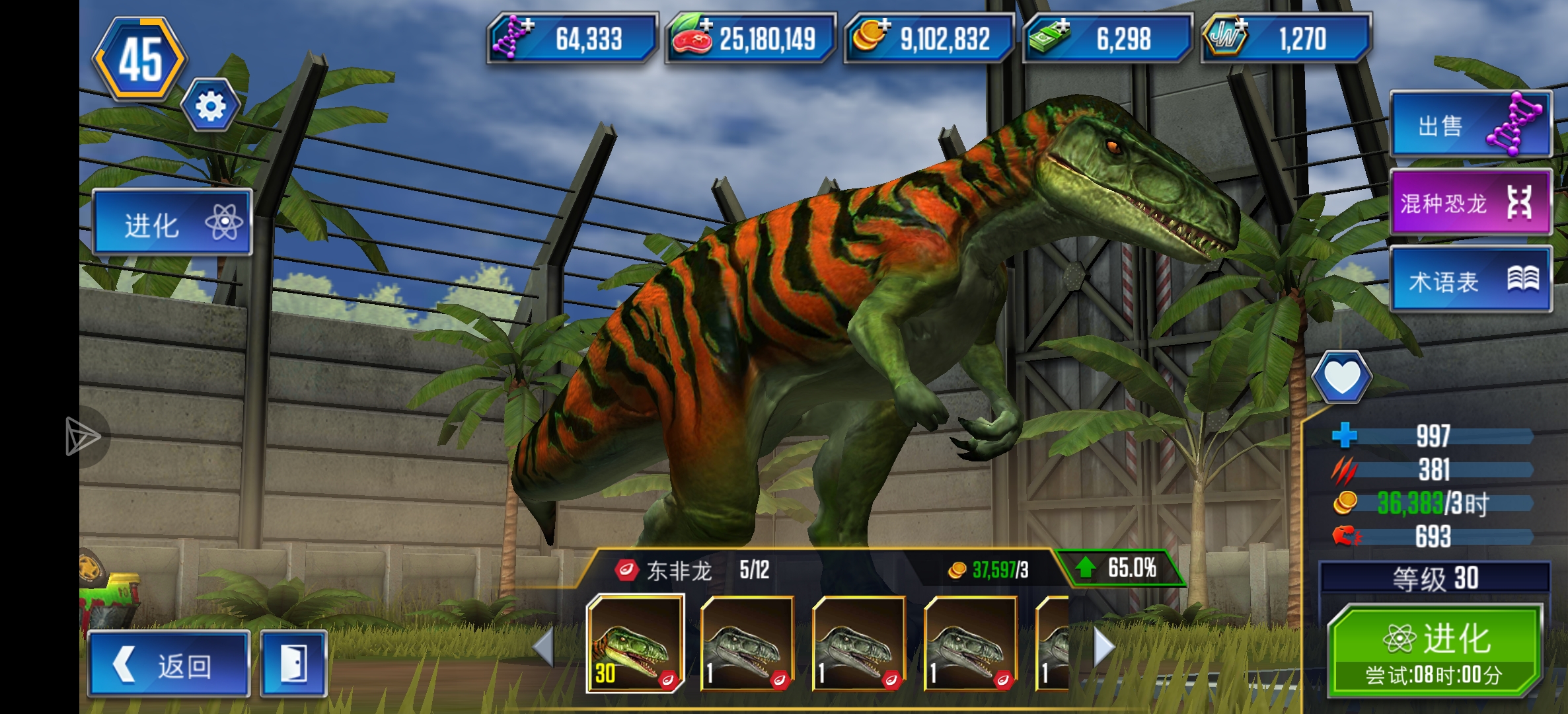Add more DNA via the DNA counter

click(x=572, y=38)
